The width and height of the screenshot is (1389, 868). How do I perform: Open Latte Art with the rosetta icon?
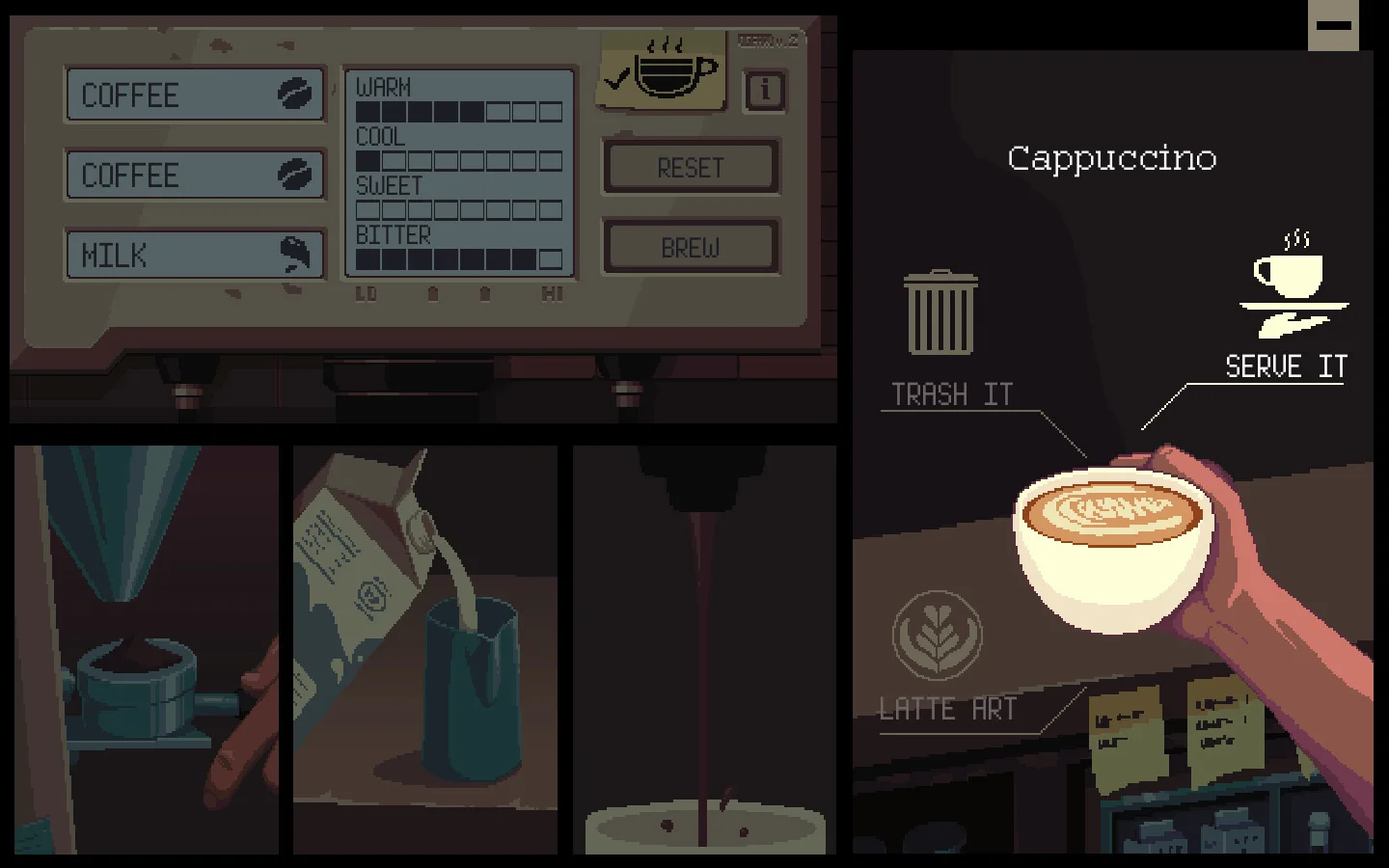937,637
